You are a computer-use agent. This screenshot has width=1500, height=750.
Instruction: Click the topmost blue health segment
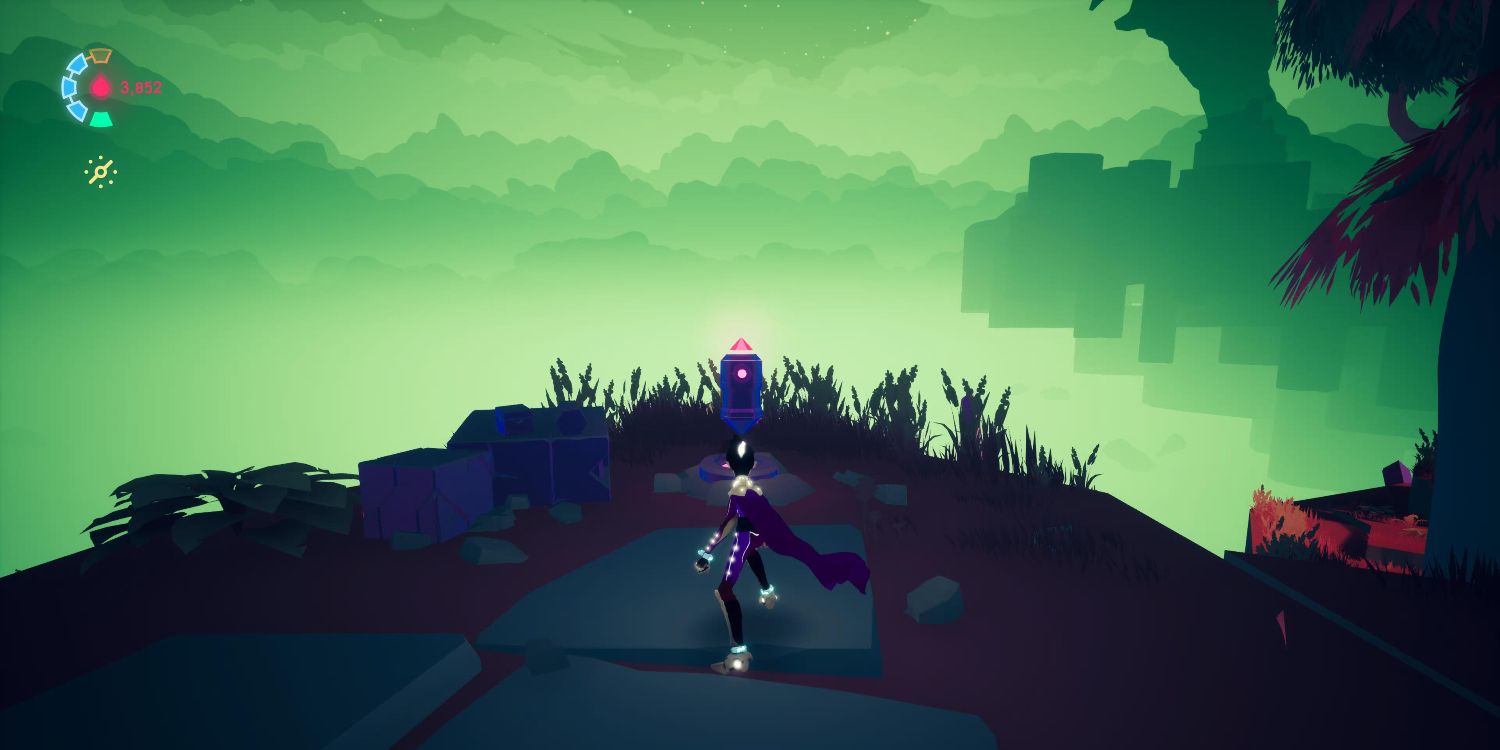pos(80,61)
